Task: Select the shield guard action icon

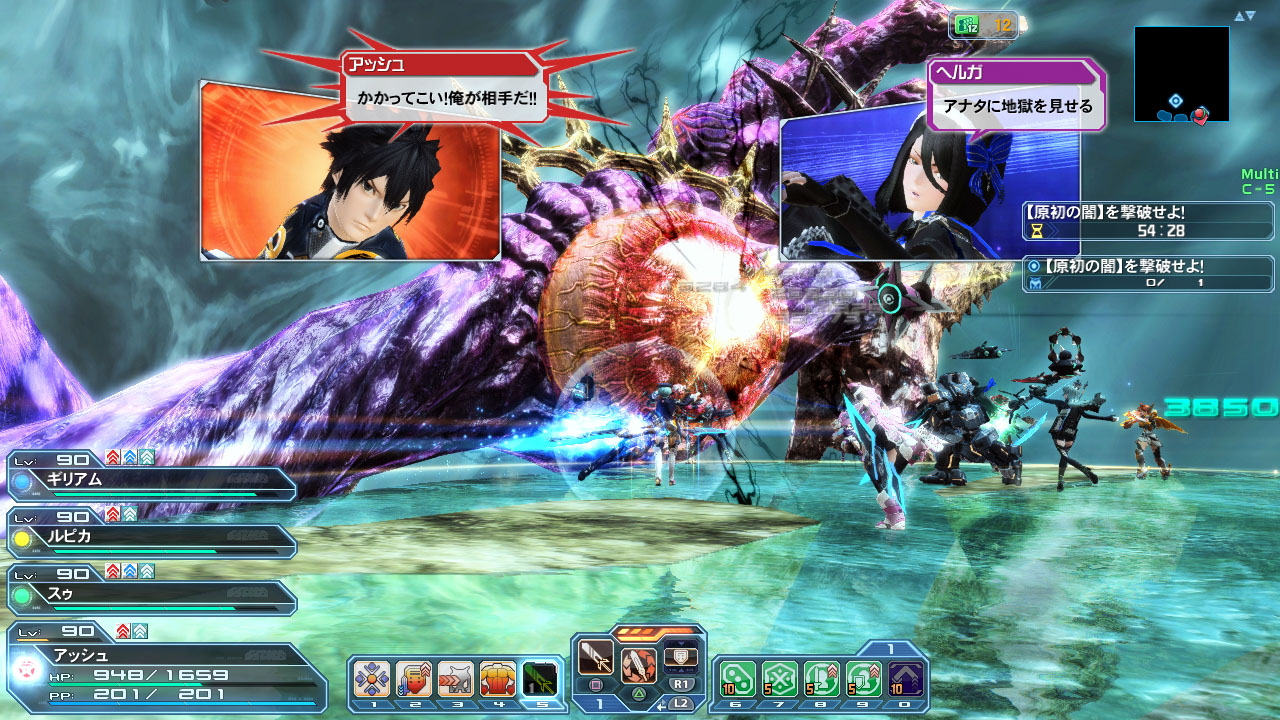Action: tap(680, 655)
